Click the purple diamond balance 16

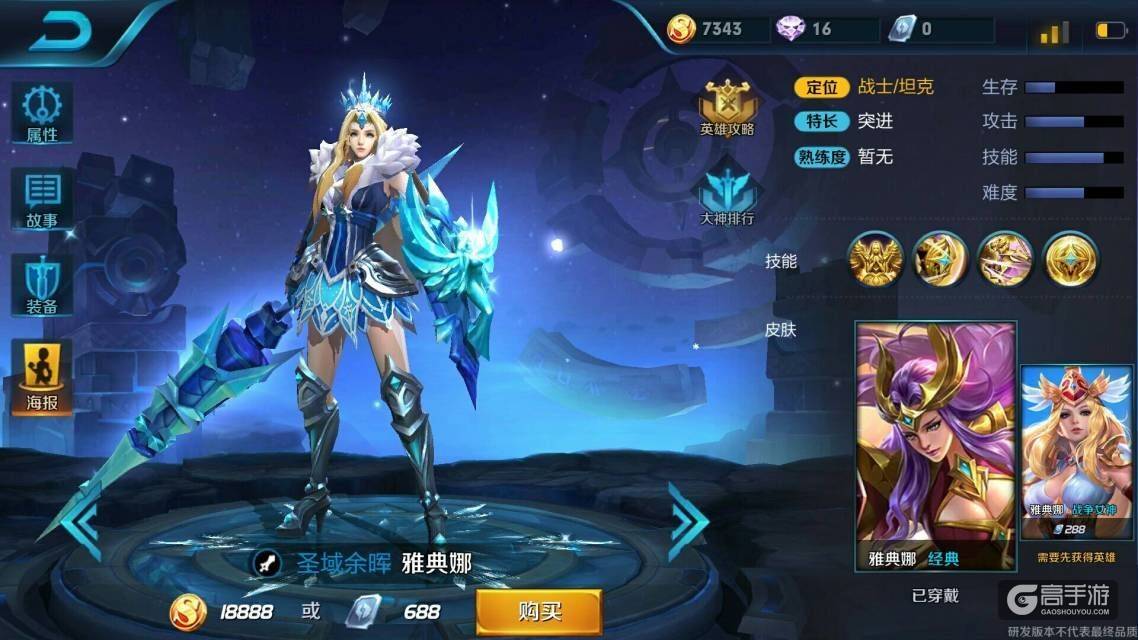pos(808,29)
